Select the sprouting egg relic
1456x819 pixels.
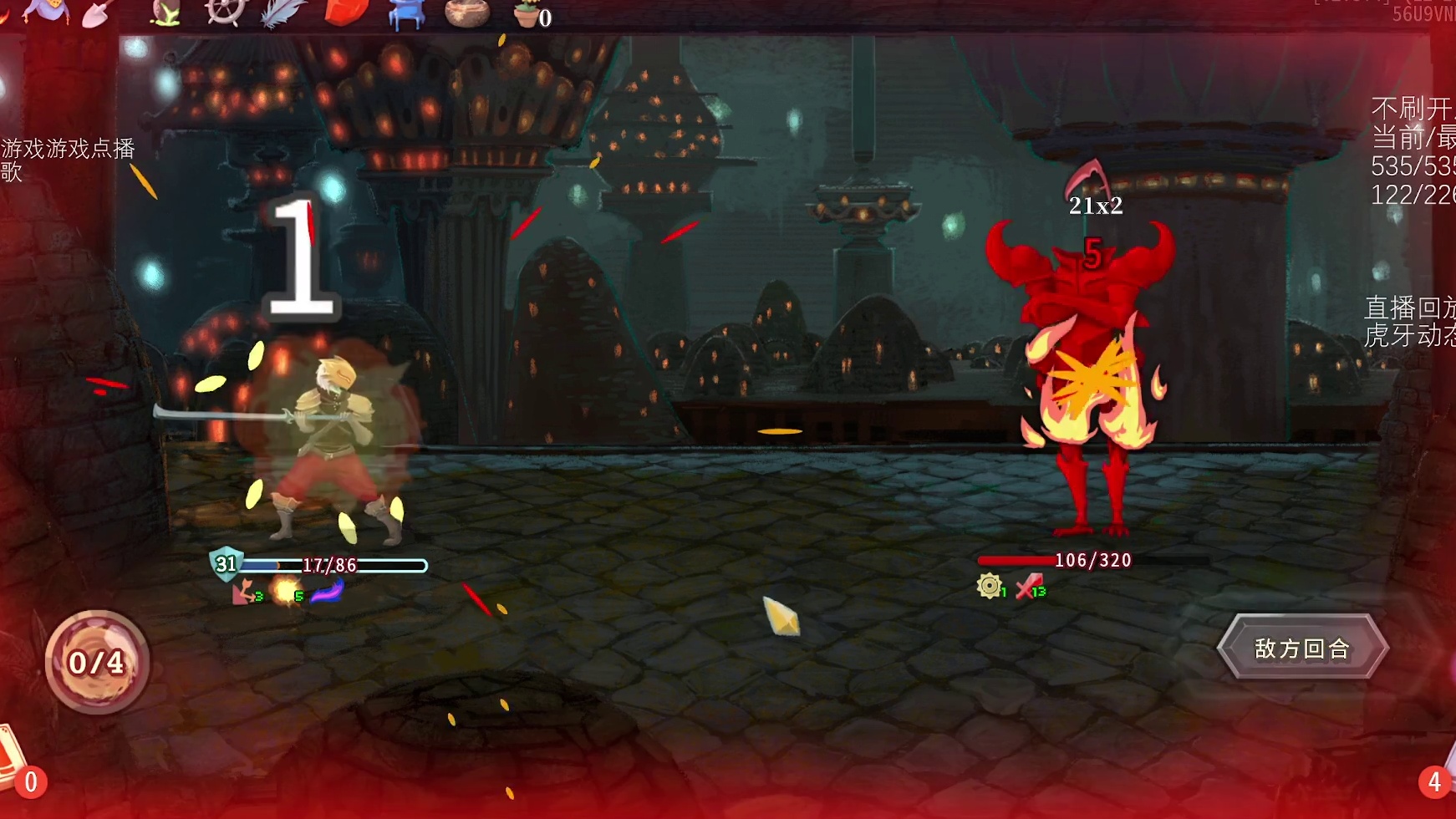165,13
